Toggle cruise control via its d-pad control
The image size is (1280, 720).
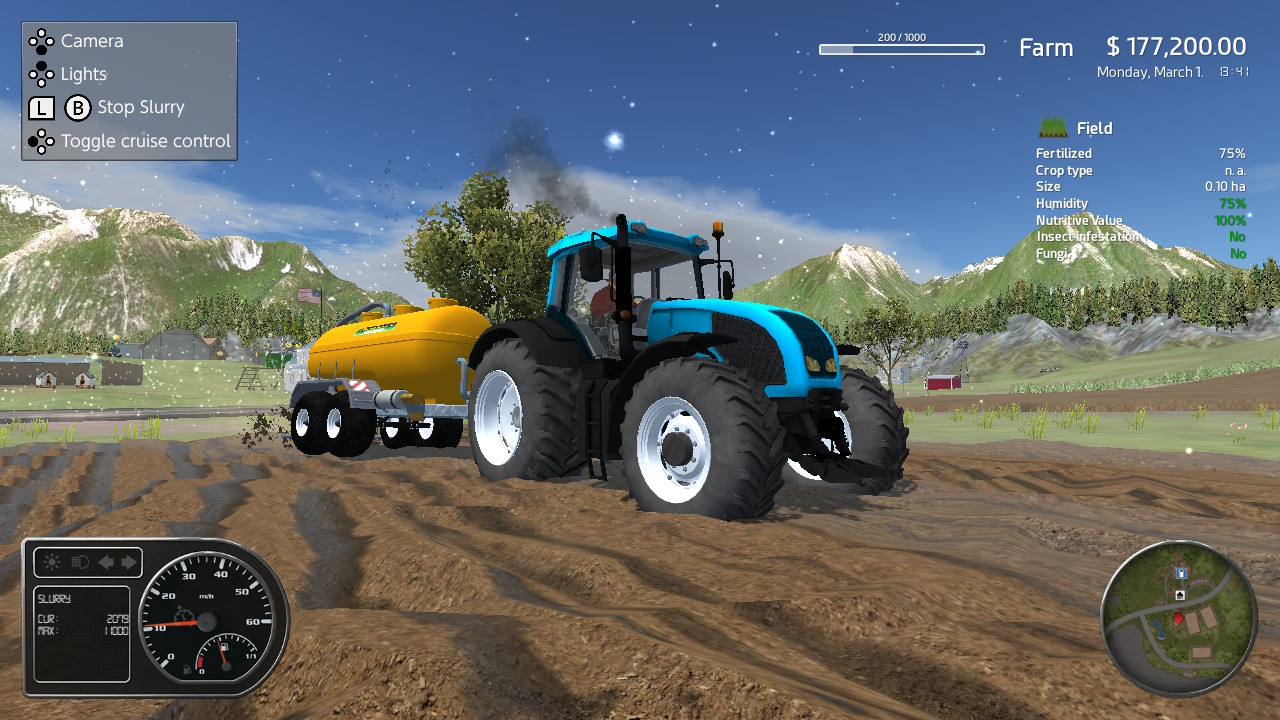42,141
